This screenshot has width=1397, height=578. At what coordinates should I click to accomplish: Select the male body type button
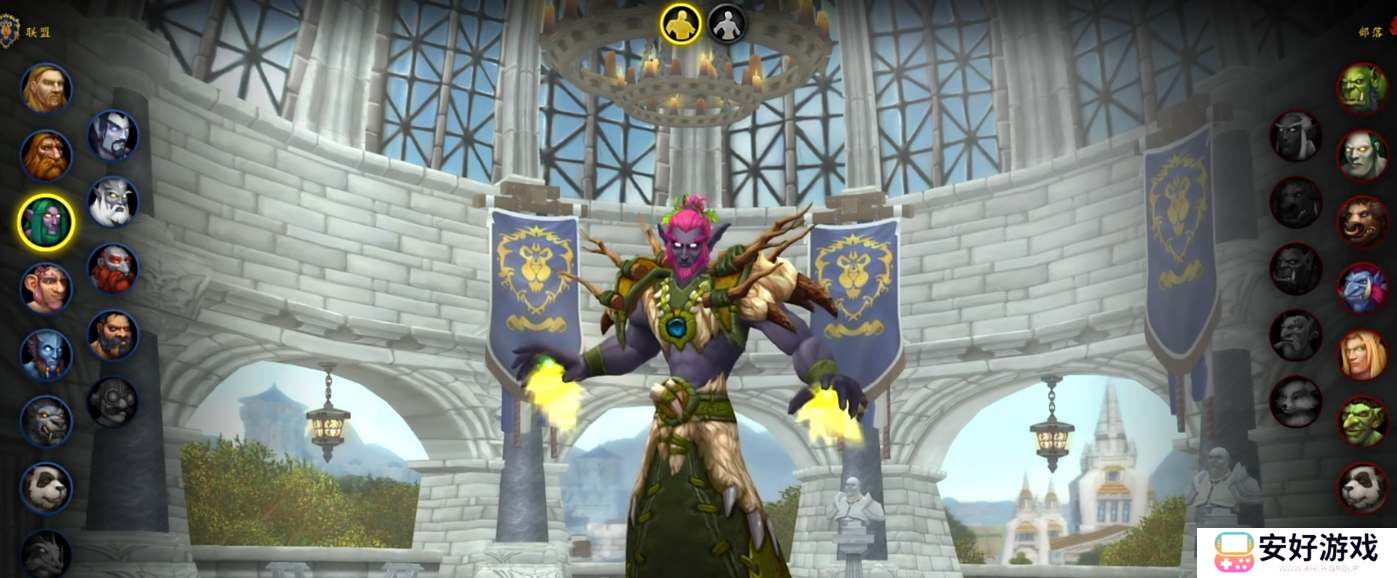coord(681,24)
